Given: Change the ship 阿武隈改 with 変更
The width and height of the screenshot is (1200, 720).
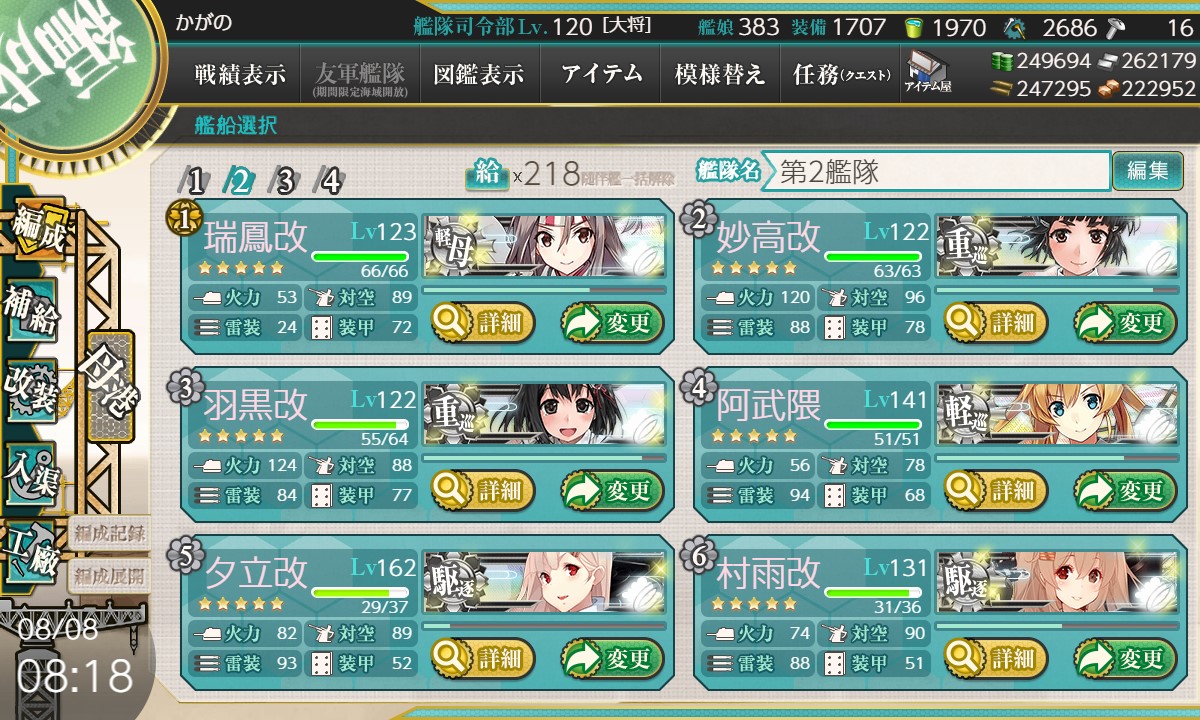Looking at the screenshot, I should point(1120,491).
